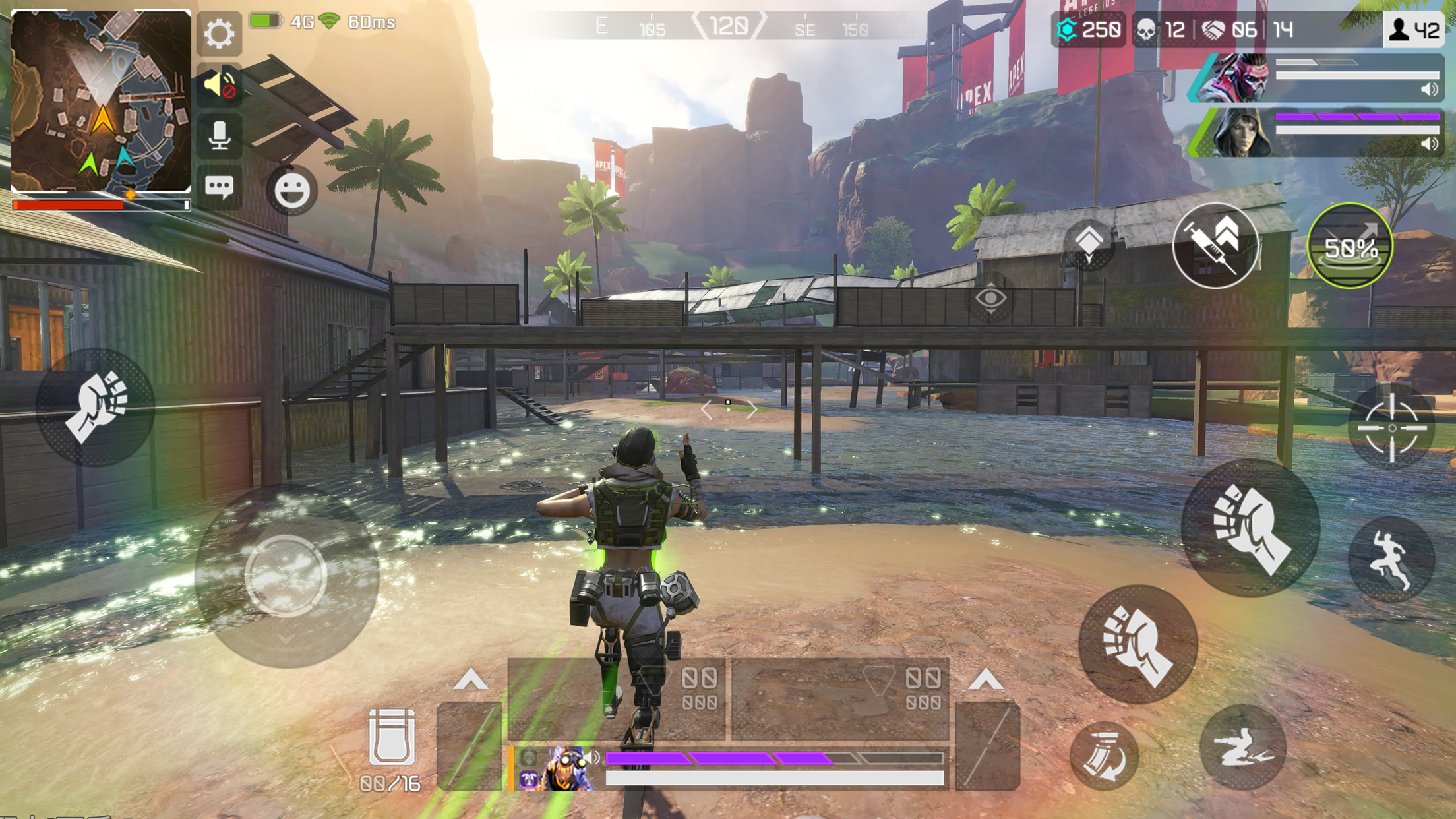Toggle the speaker mute icon under settings
This screenshot has height=819, width=1456.
coord(220,86)
